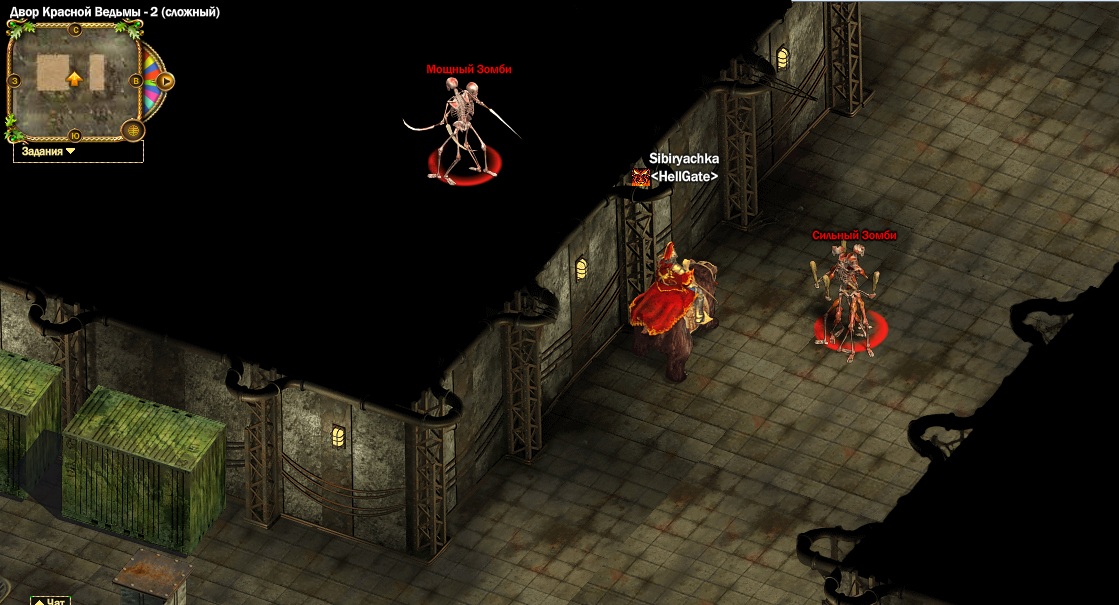Open the Чат chat panel

pyautogui.click(x=50, y=600)
